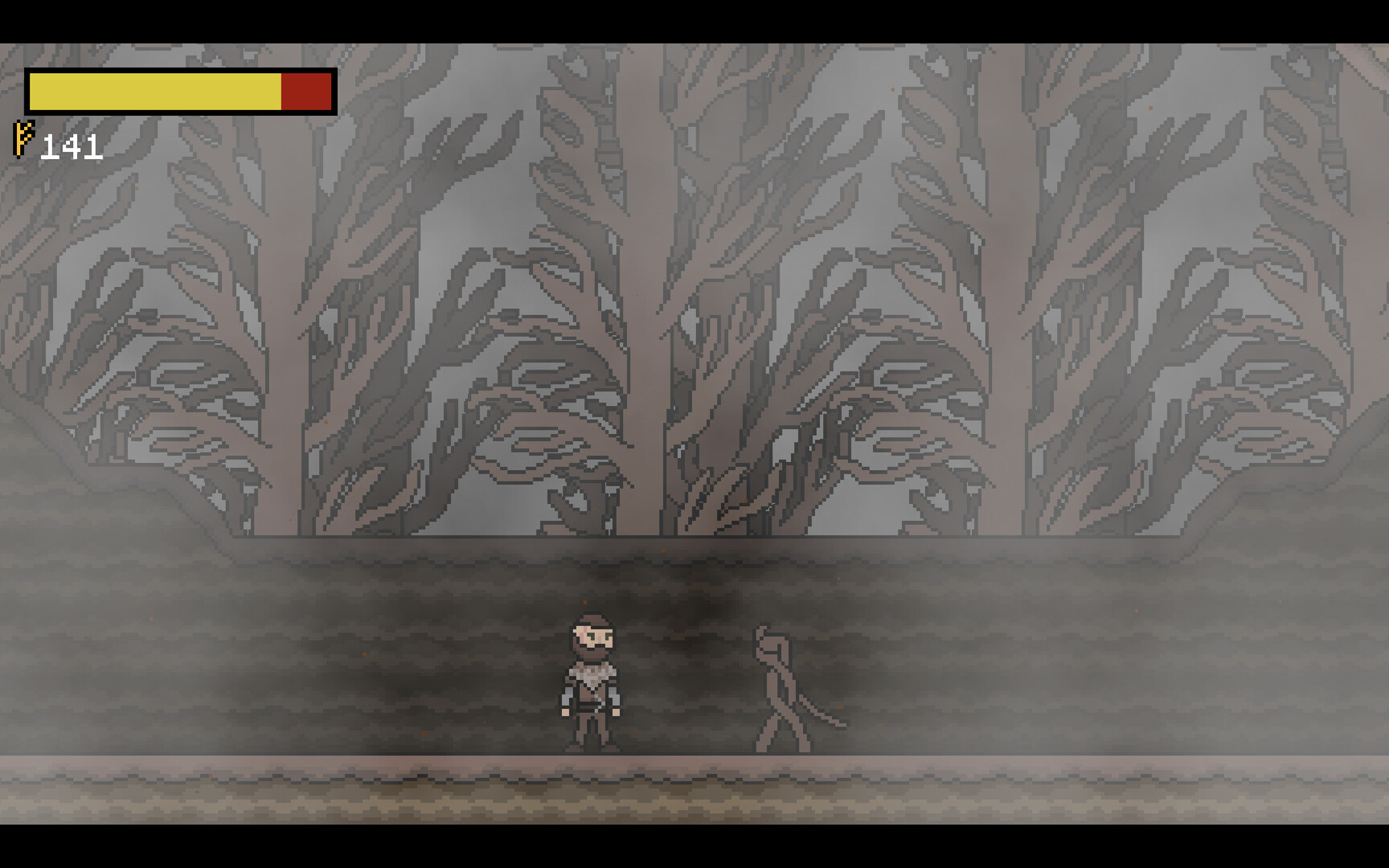Click the yellow rune currency icon
1389x868 pixels.
[x=20, y=139]
